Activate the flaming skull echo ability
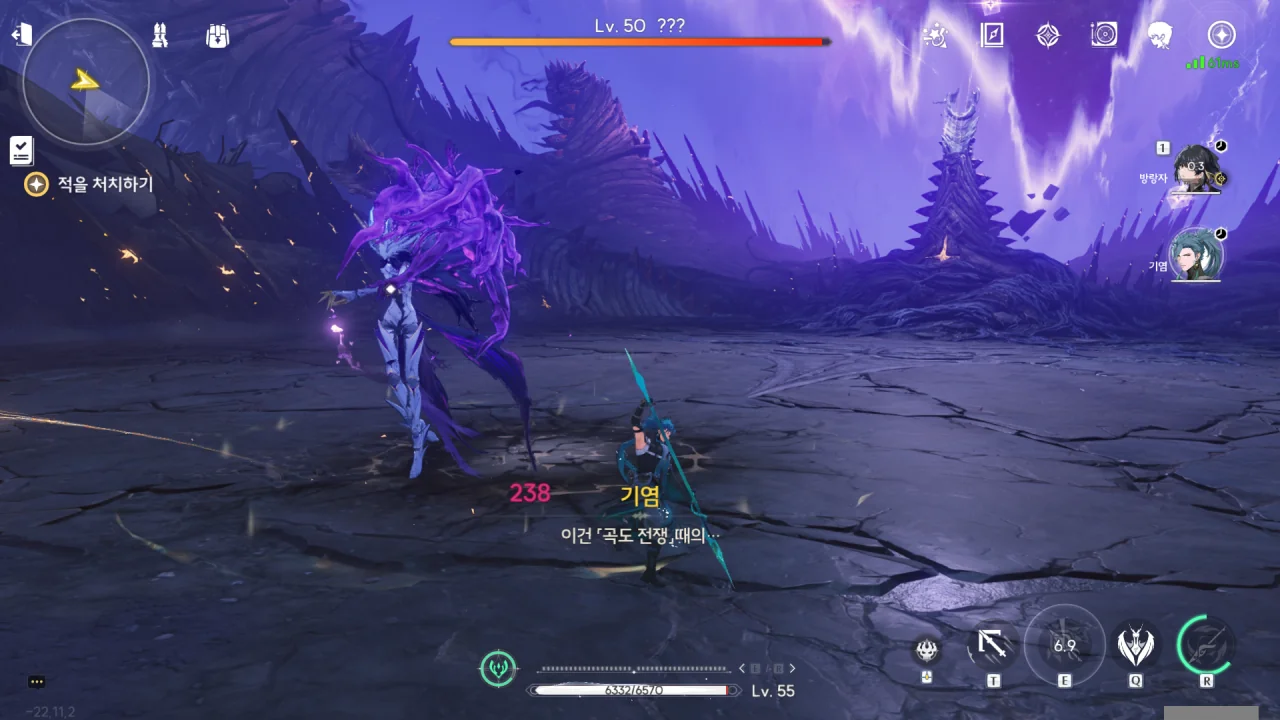Viewport: 1280px width, 720px height. pyautogui.click(x=927, y=651)
